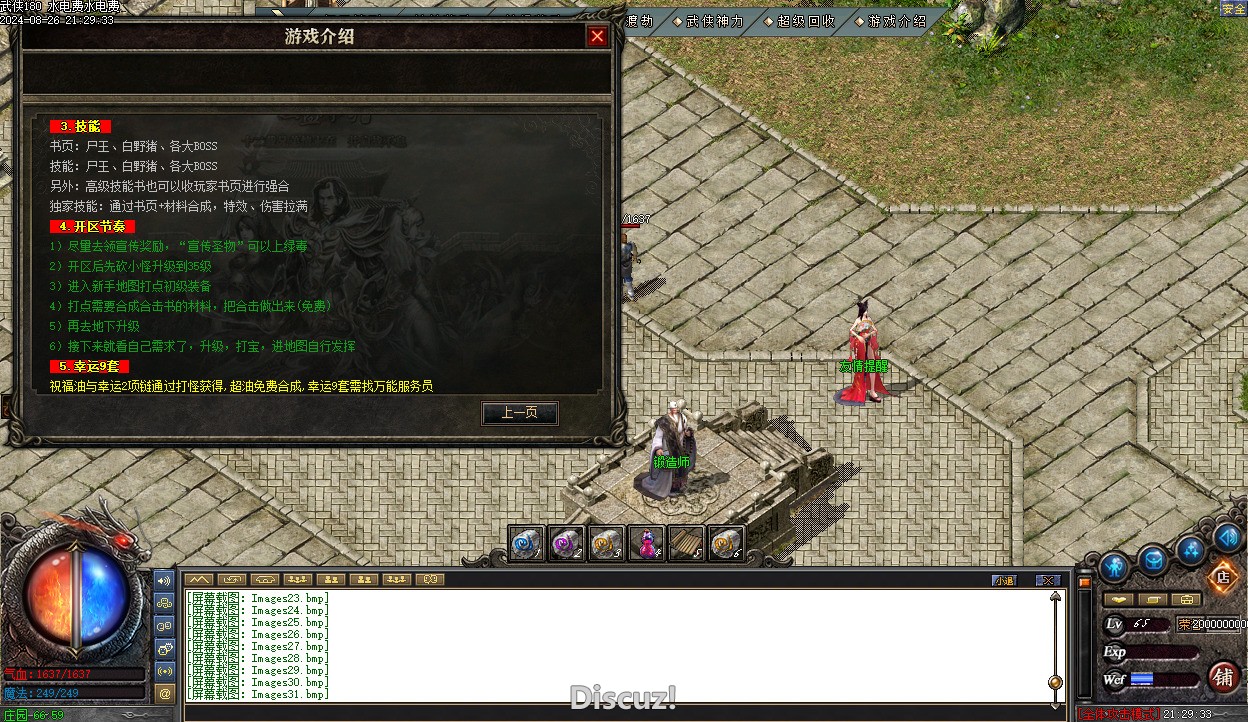
Task: Use the purple swirl scroll in hotbar slot 2
Action: (x=567, y=543)
